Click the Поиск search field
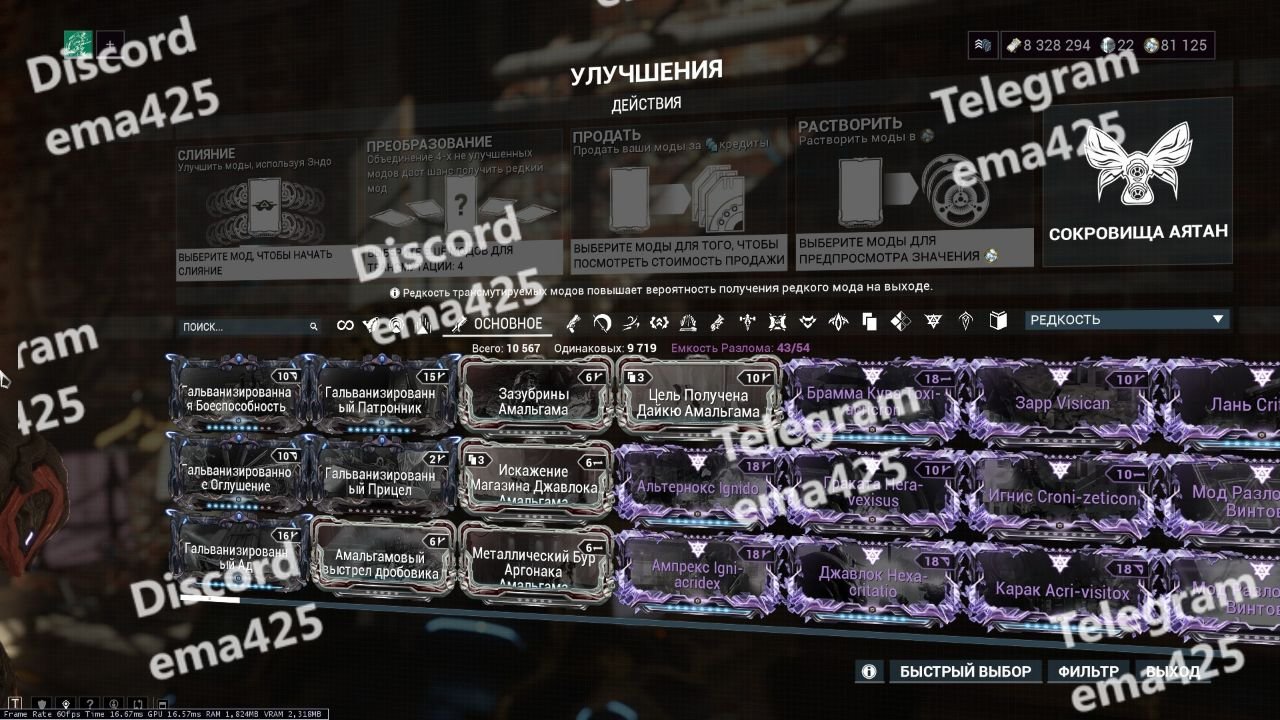 (x=245, y=326)
